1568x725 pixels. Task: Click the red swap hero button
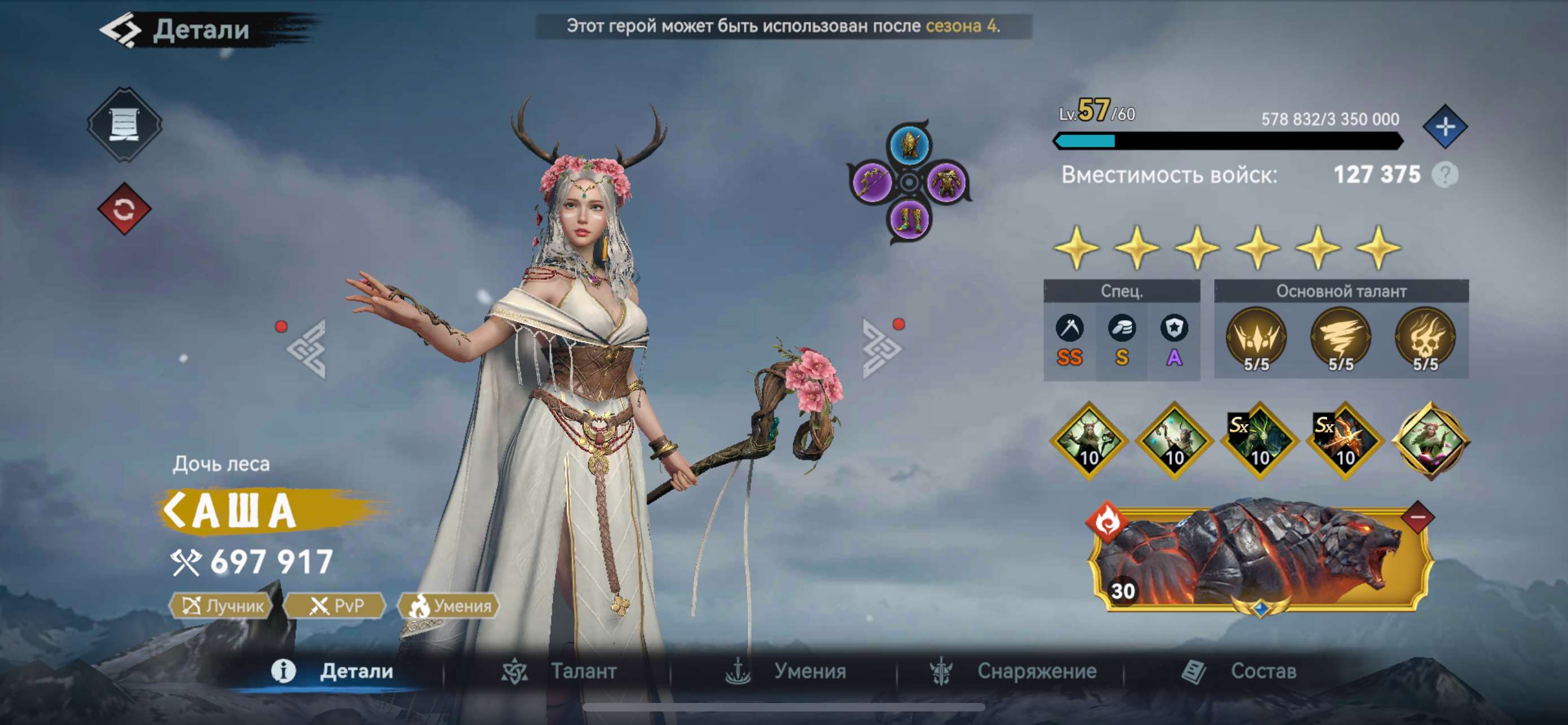(124, 209)
